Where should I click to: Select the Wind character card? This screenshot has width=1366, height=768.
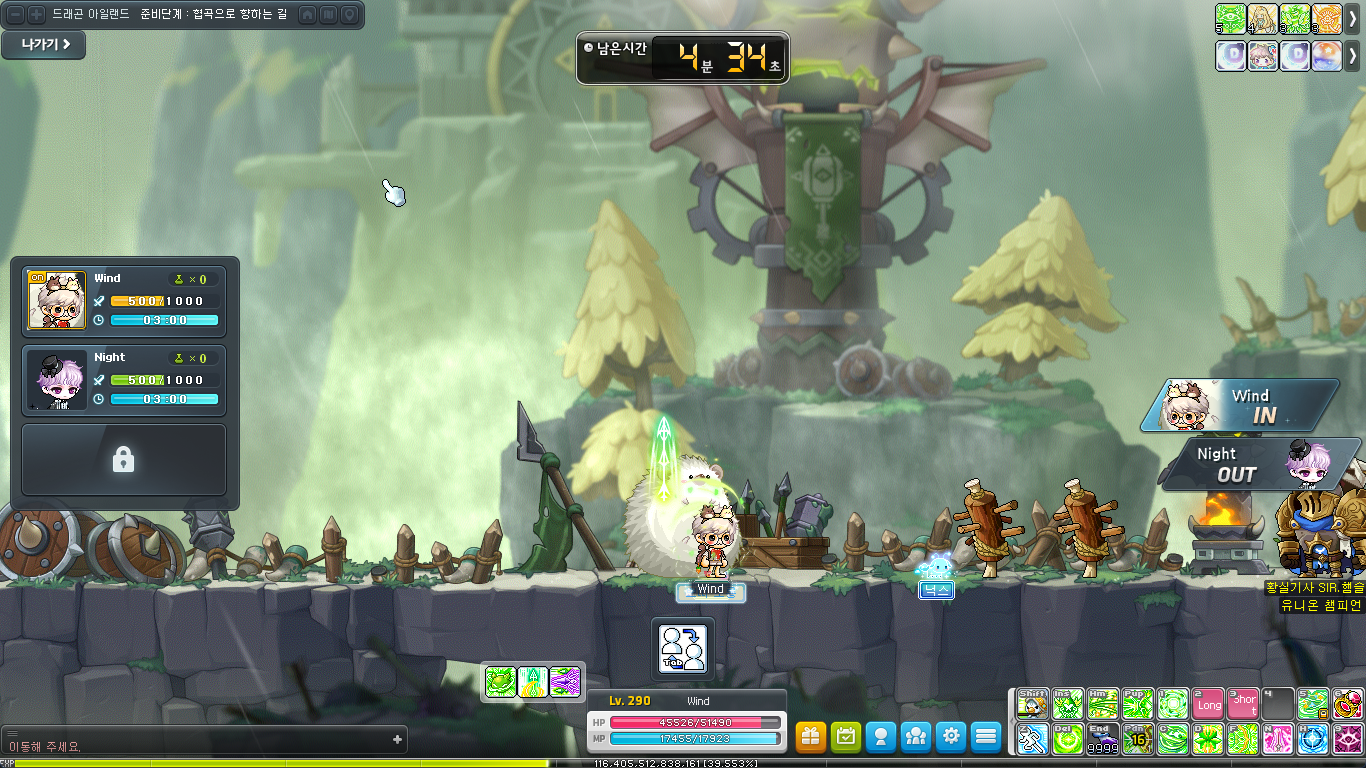click(x=124, y=300)
